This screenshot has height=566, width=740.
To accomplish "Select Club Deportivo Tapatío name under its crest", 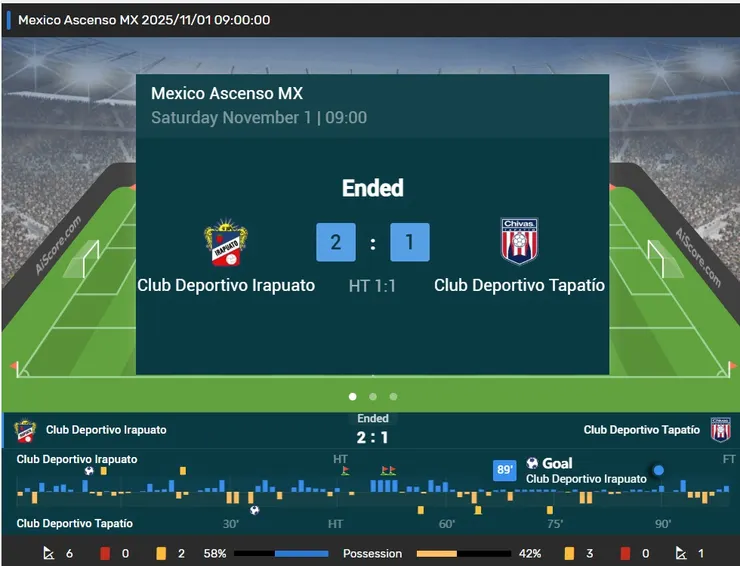I will click(519, 285).
